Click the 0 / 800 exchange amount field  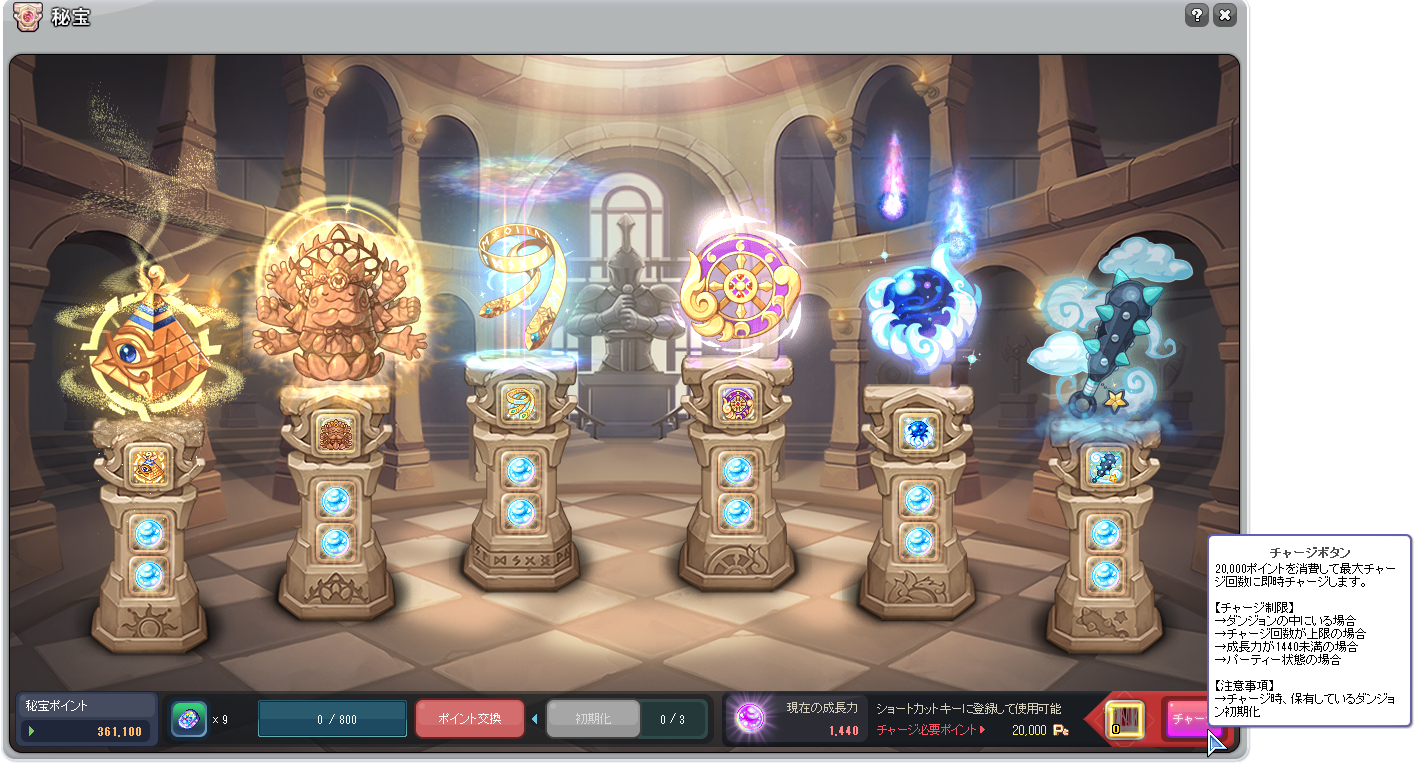pos(332,719)
